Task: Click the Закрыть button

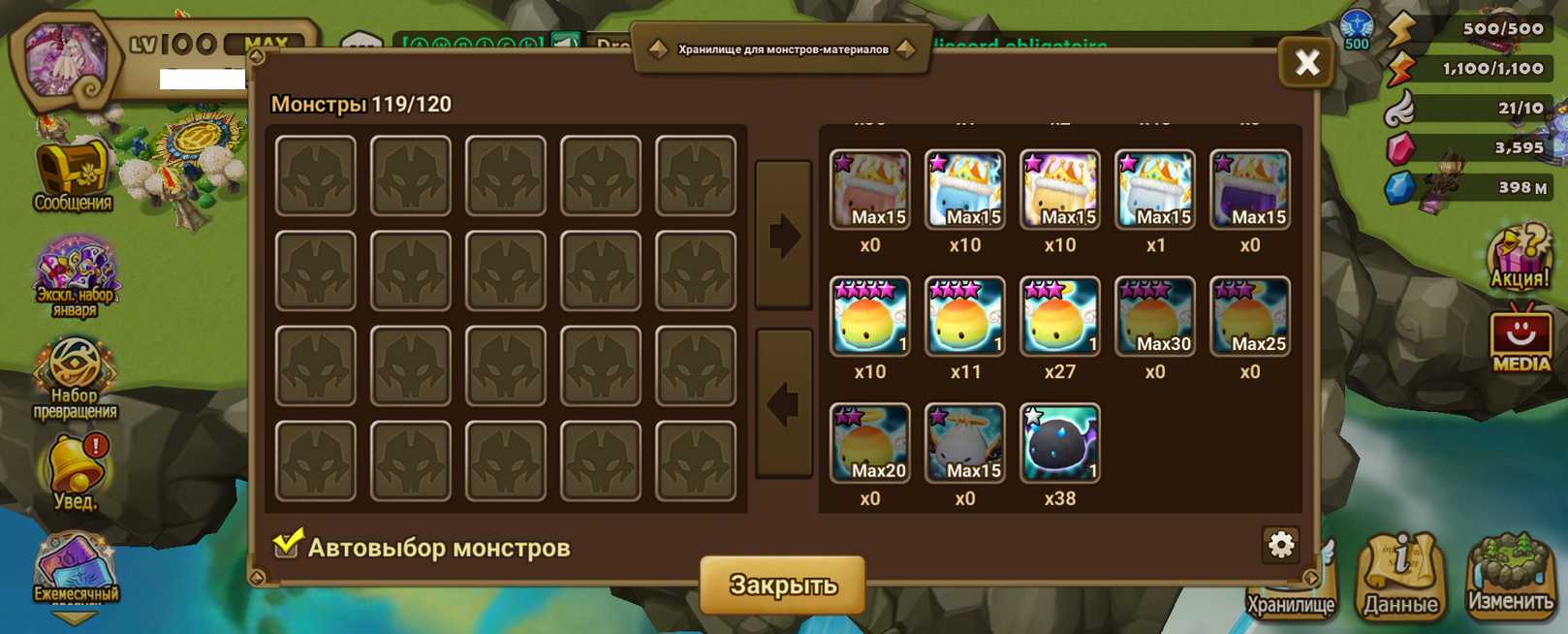Action: pos(782,585)
